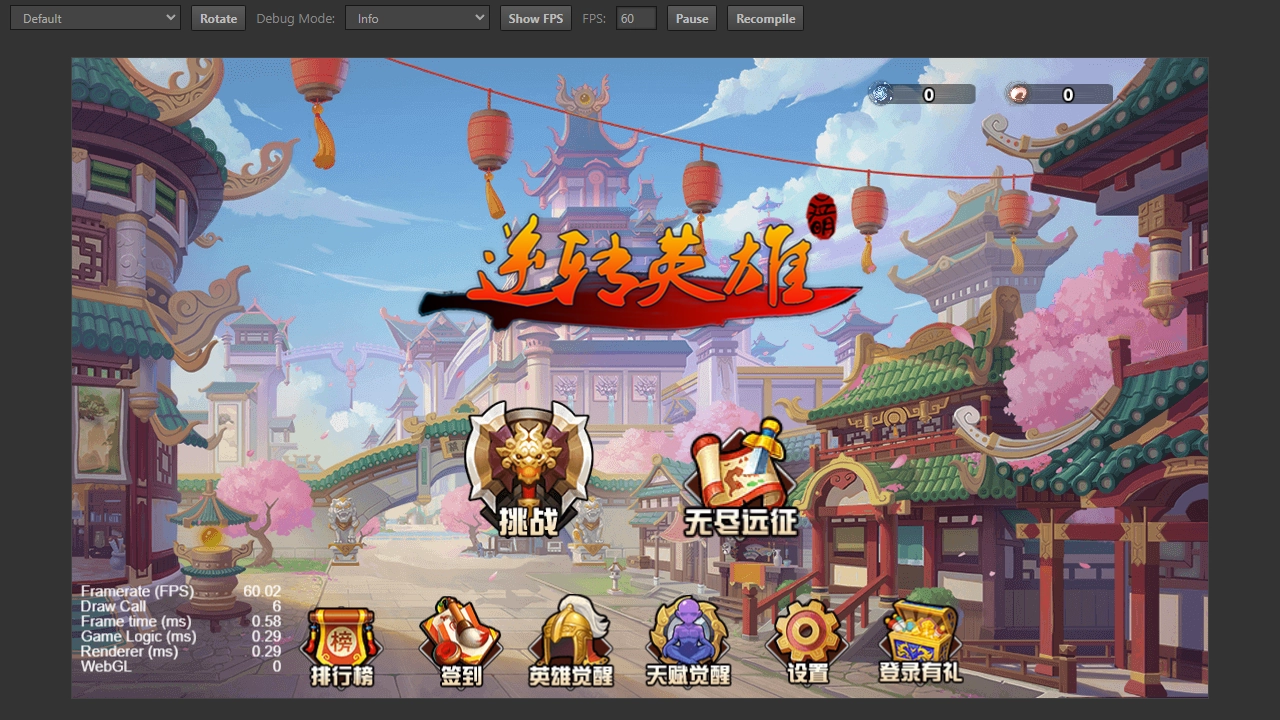Open the 排行榜 leaderboard scroll icon
The width and height of the screenshot is (1280, 720).
click(x=340, y=640)
